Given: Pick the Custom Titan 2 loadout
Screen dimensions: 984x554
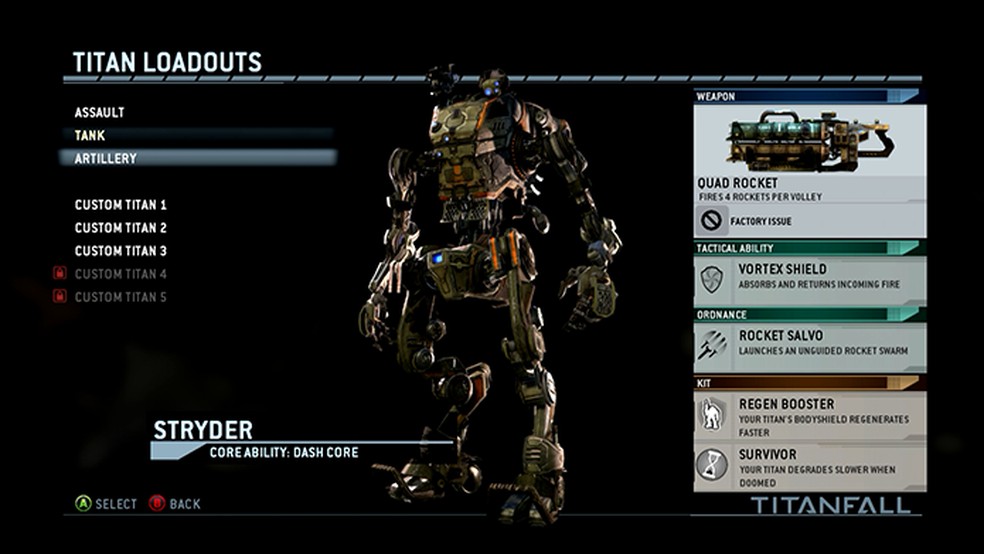Looking at the screenshot, I should pos(121,228).
